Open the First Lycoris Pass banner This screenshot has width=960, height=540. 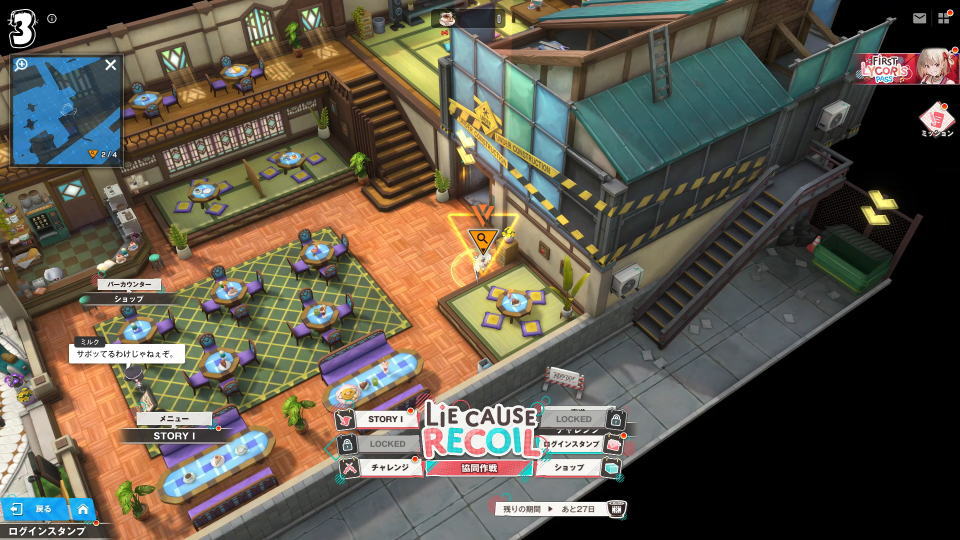[x=906, y=67]
